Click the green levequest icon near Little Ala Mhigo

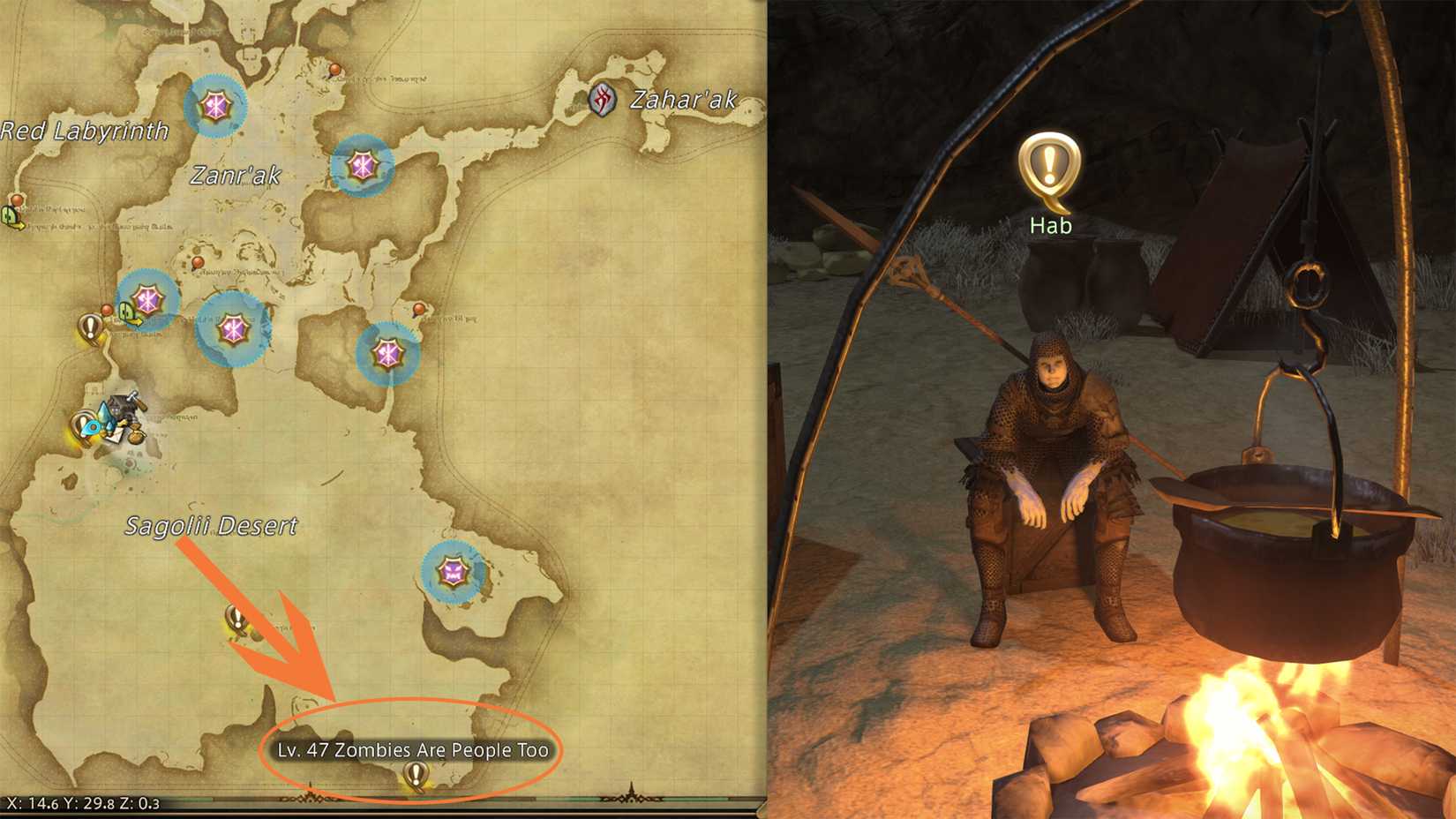point(125,311)
